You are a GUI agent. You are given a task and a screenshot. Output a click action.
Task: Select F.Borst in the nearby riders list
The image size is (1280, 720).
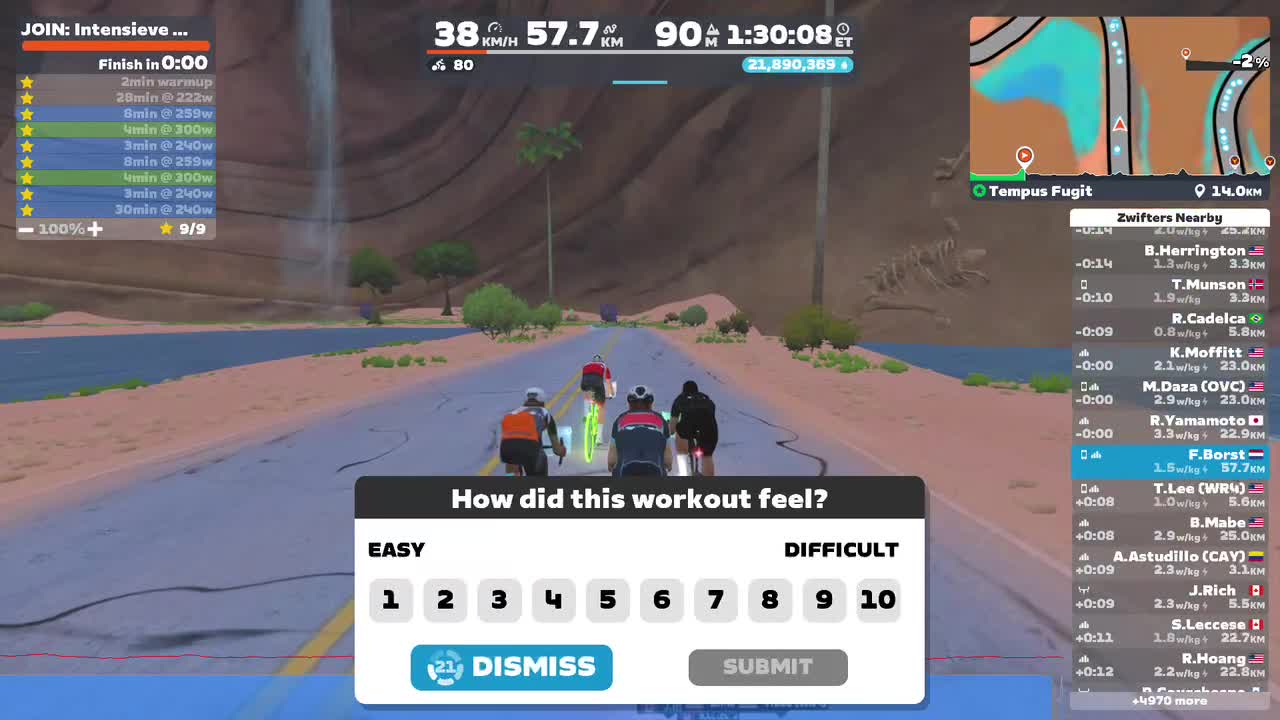point(1170,460)
